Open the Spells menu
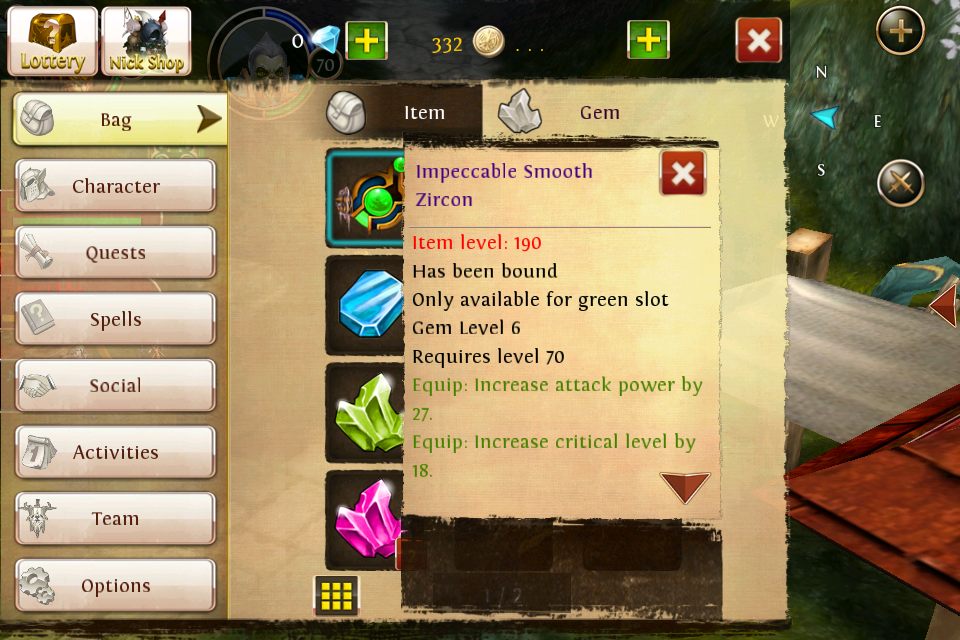The width and height of the screenshot is (960, 640). tap(115, 320)
